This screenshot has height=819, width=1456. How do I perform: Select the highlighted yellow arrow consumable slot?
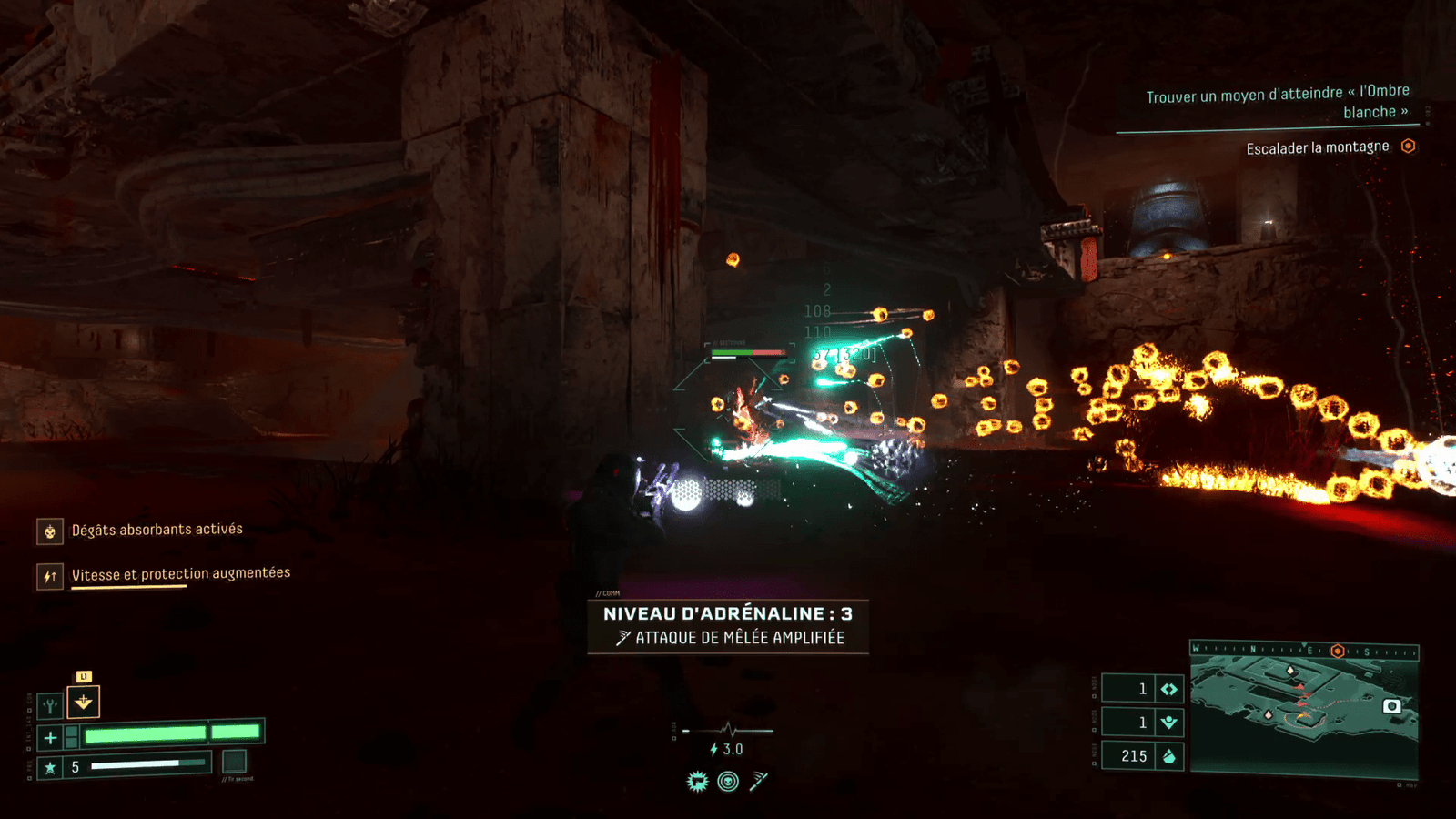pyautogui.click(x=84, y=702)
